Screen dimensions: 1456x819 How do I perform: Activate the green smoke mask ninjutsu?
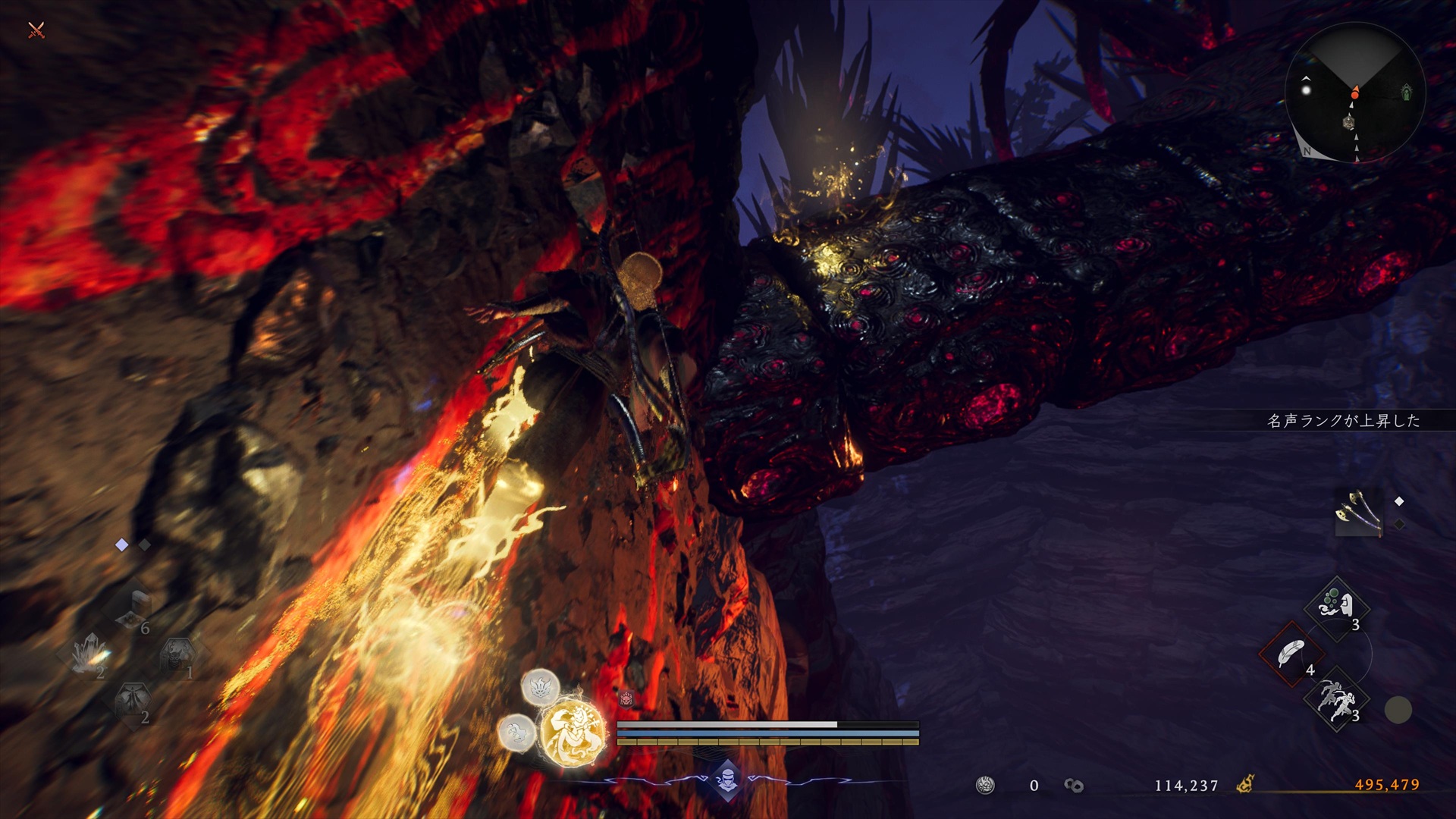(1336, 607)
